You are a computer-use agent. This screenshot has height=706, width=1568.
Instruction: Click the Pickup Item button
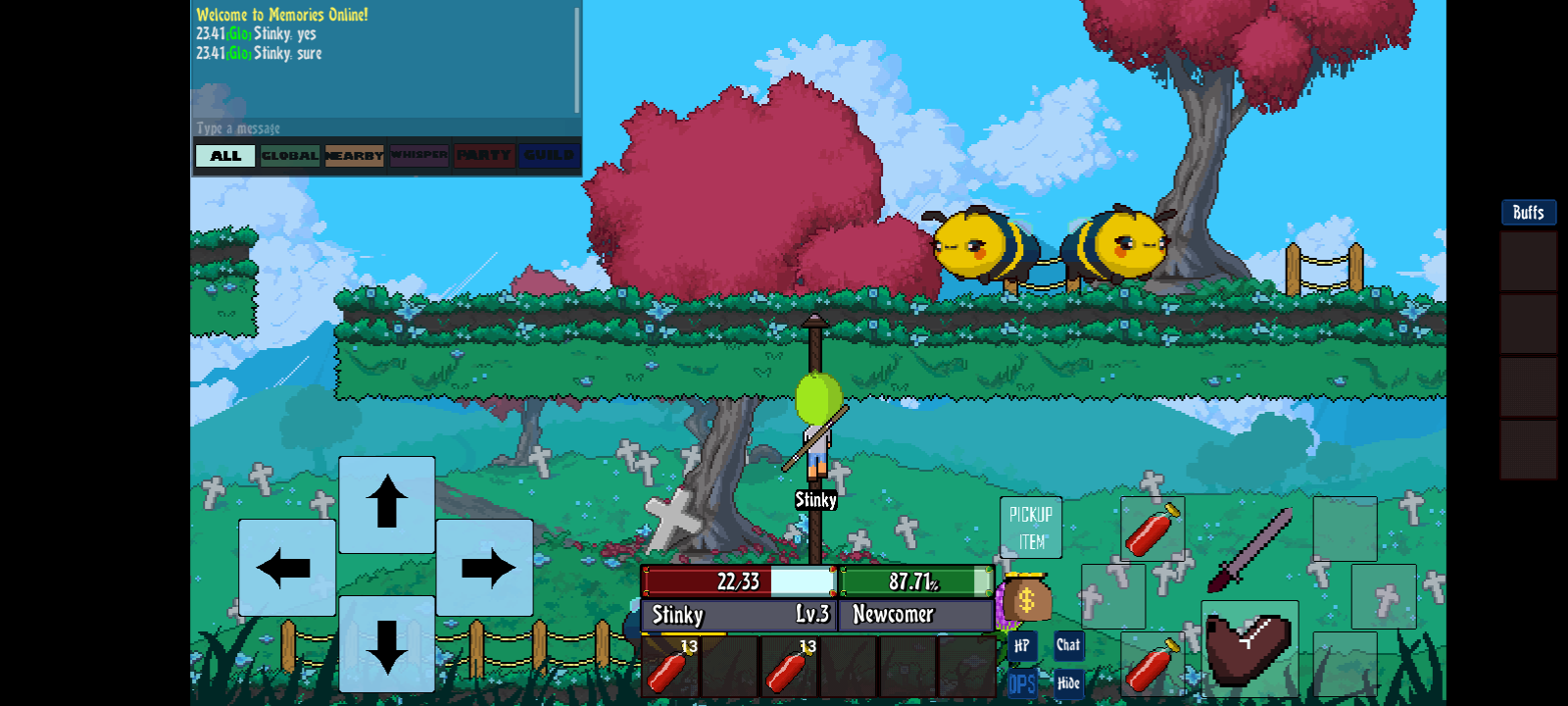[x=1031, y=528]
